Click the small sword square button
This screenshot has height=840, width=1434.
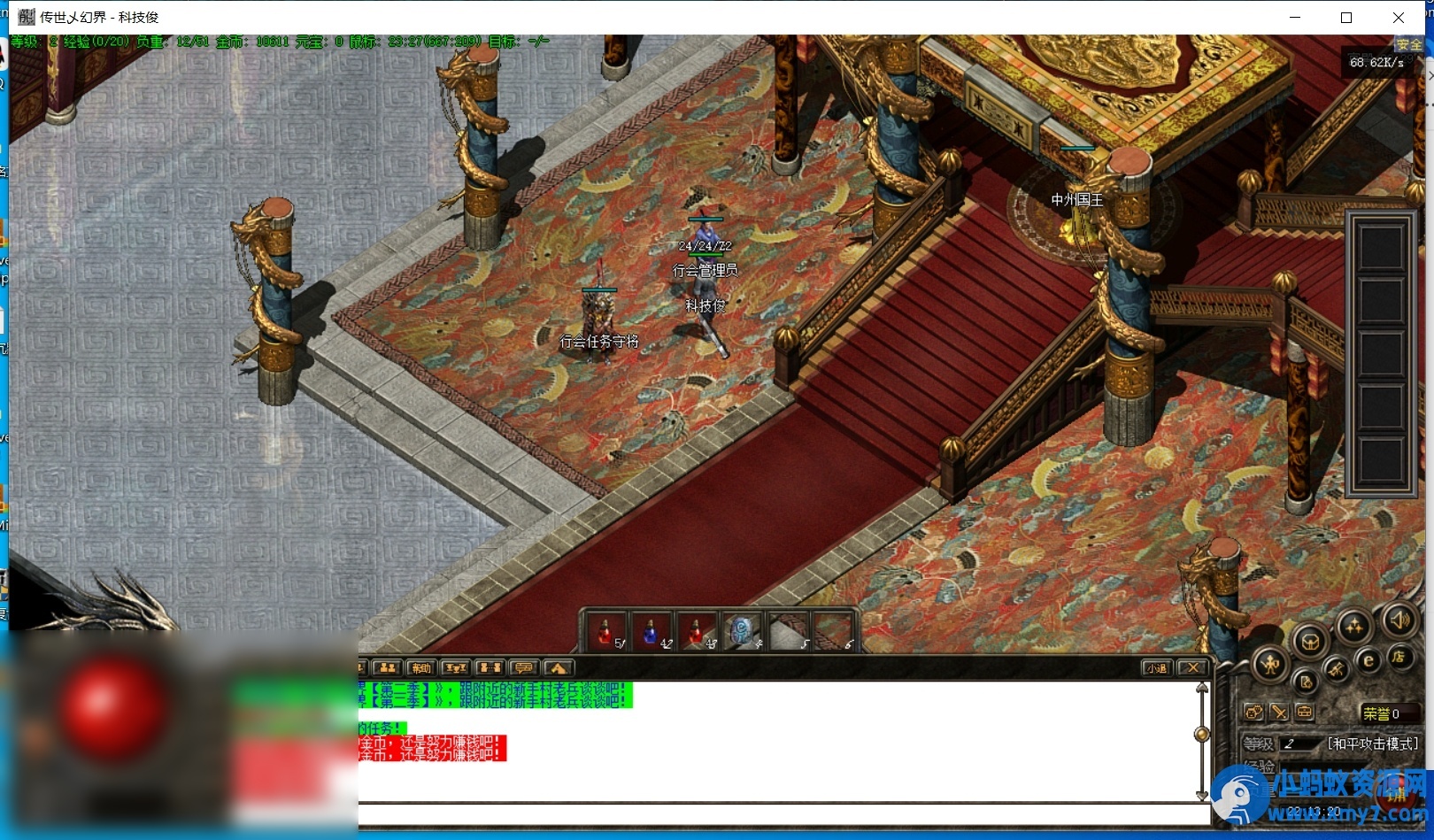click(1279, 712)
